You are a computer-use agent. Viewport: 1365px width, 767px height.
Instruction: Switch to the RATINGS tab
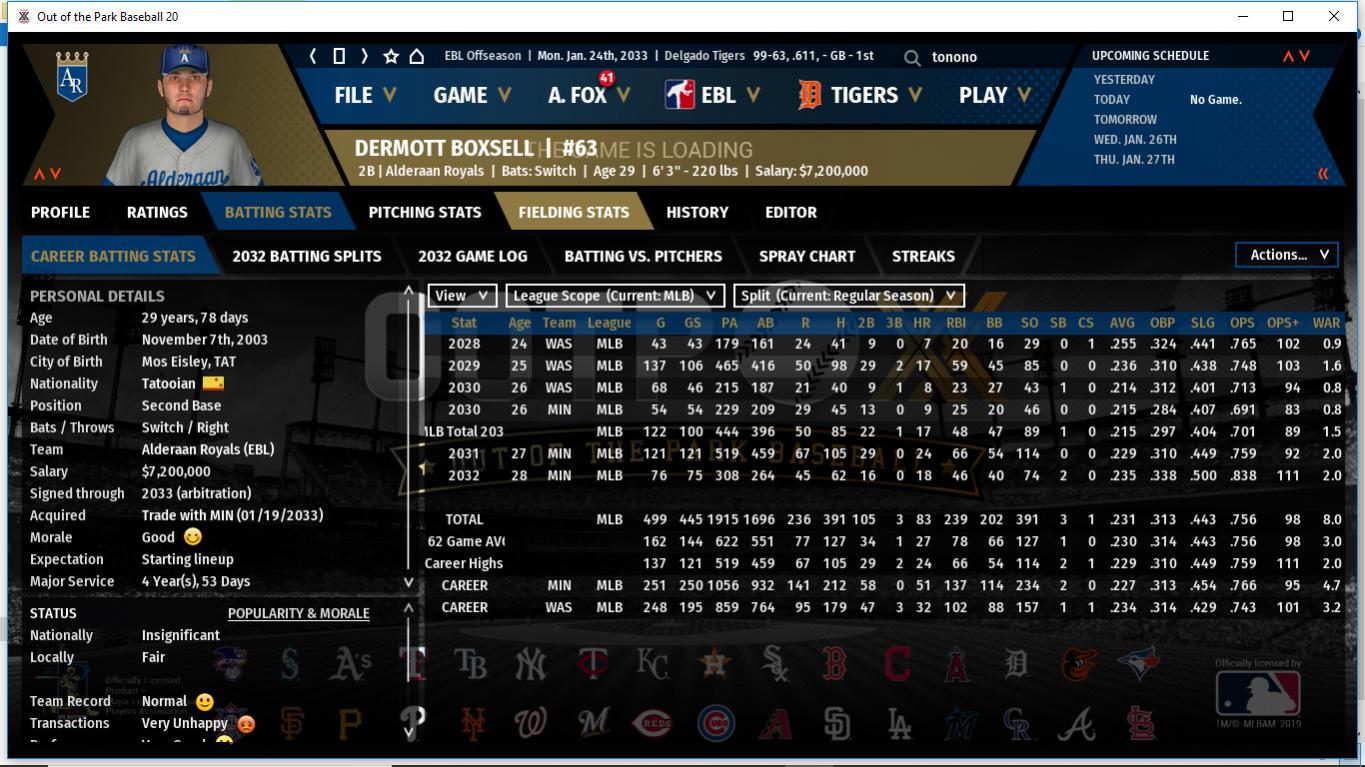(157, 212)
